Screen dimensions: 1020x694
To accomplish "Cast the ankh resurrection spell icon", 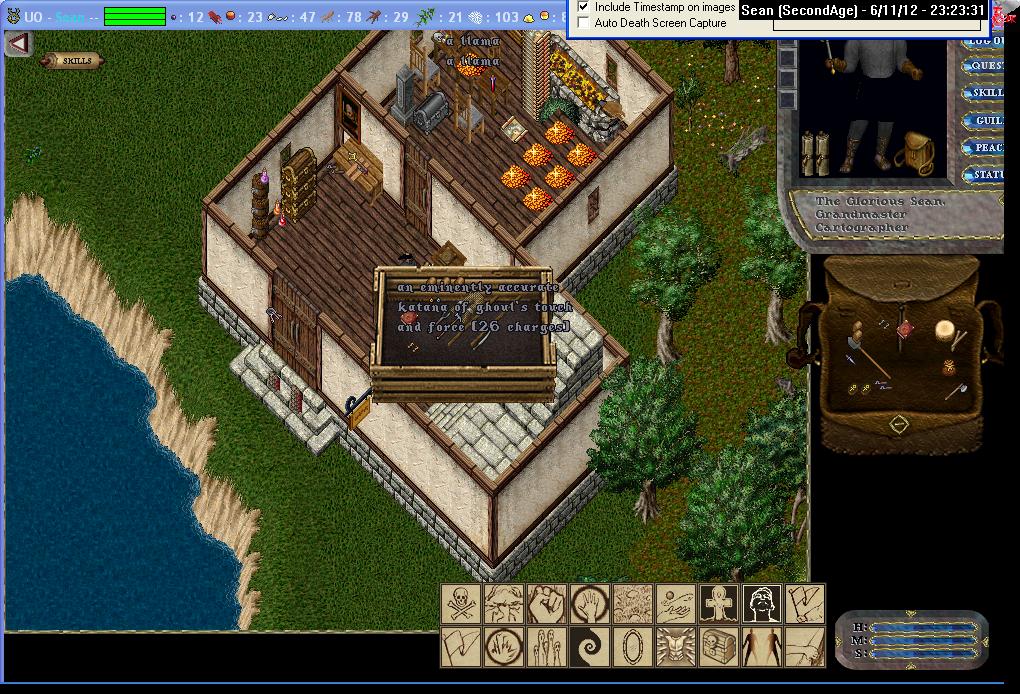I will [x=719, y=604].
